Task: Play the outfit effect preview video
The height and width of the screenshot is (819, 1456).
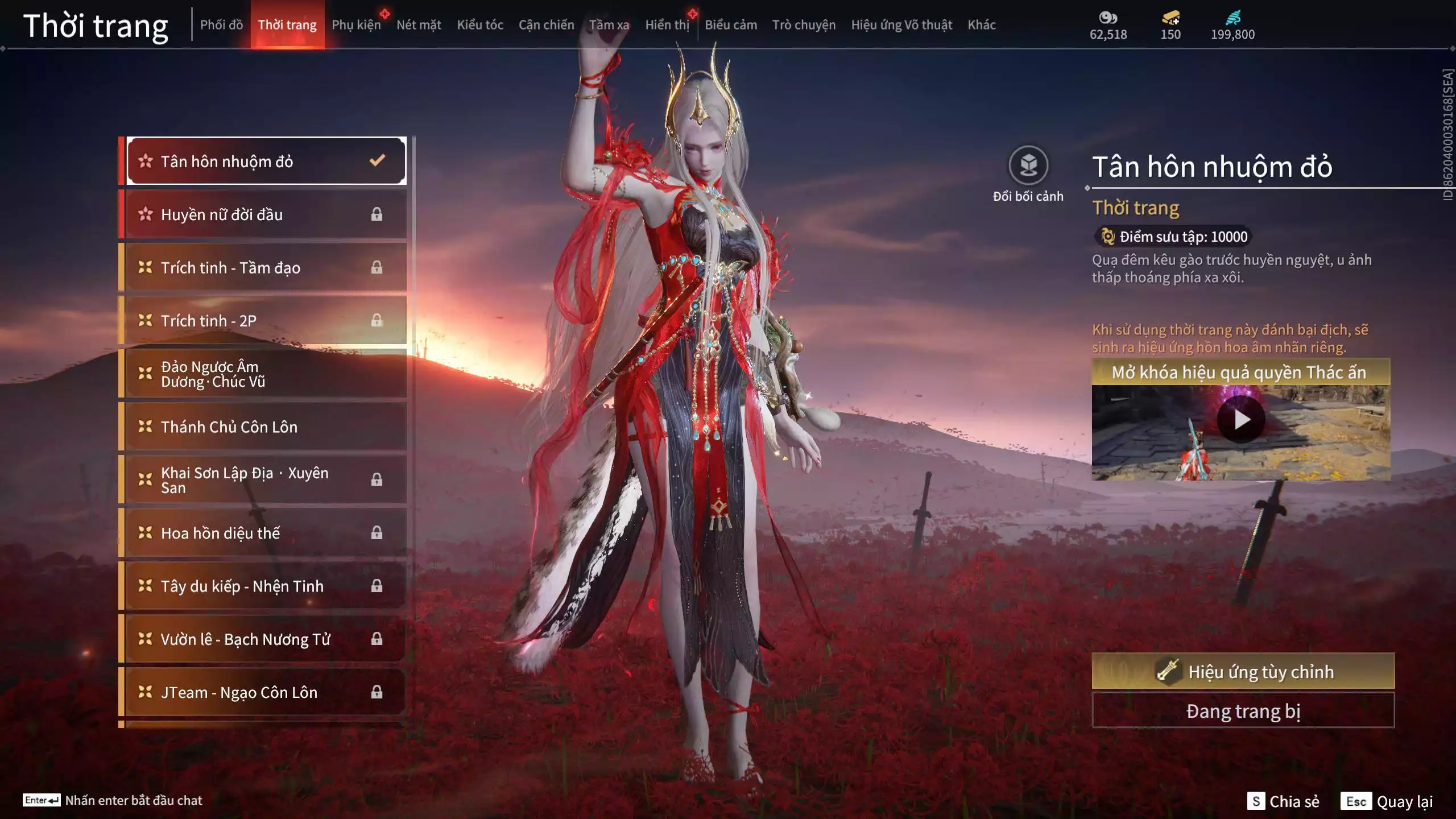Action: click(x=1241, y=420)
